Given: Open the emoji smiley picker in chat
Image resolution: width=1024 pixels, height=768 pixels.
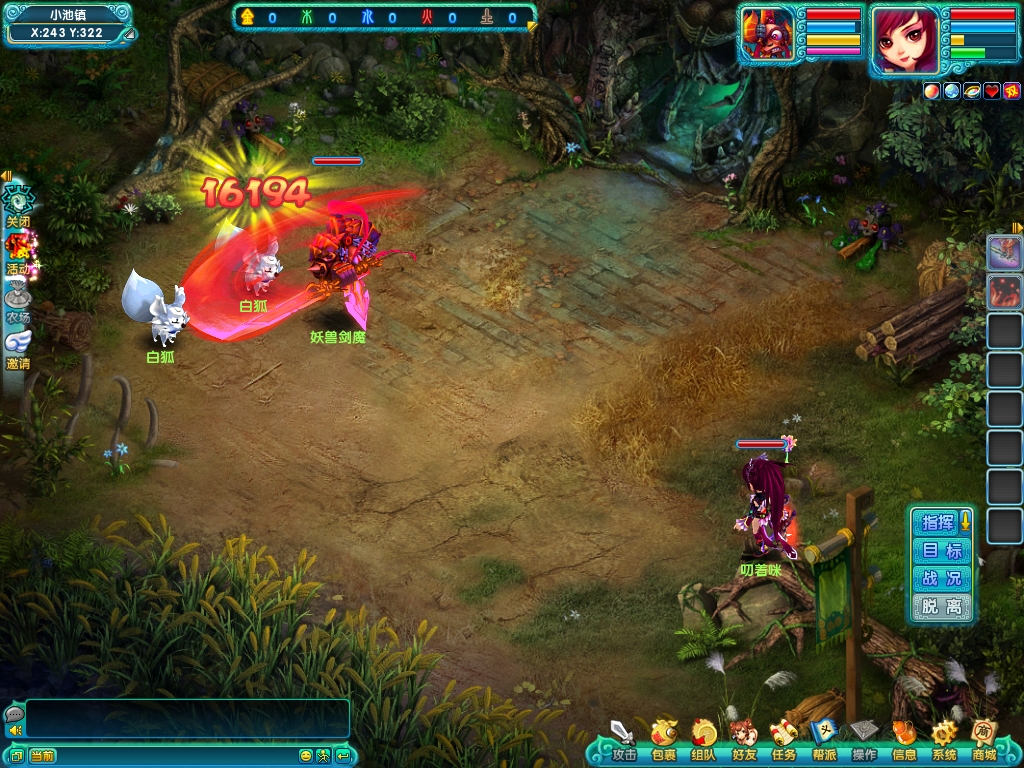Looking at the screenshot, I should 306,756.
